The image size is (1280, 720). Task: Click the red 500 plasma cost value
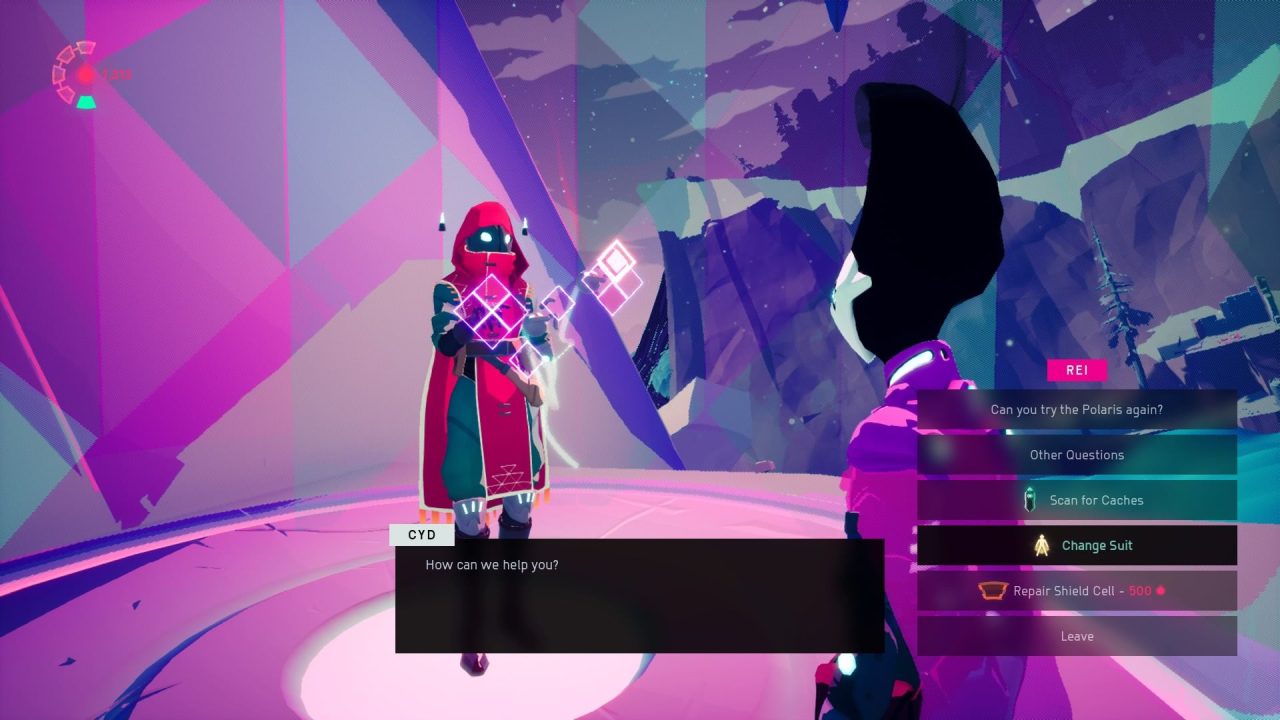1139,590
